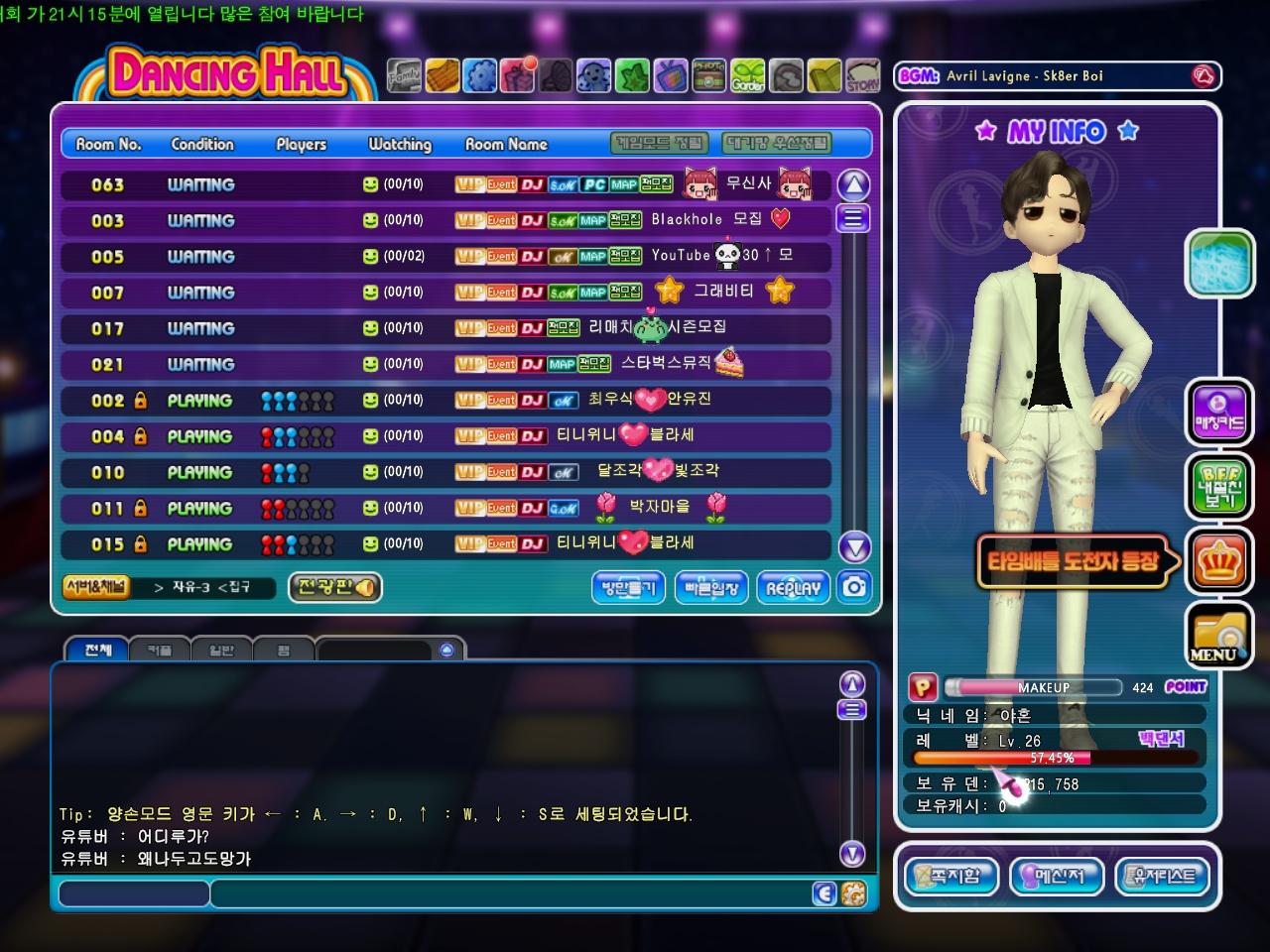Image resolution: width=1270 pixels, height=952 pixels.
Task: Select room 005 with YouTube in its name
Action: (x=445, y=257)
